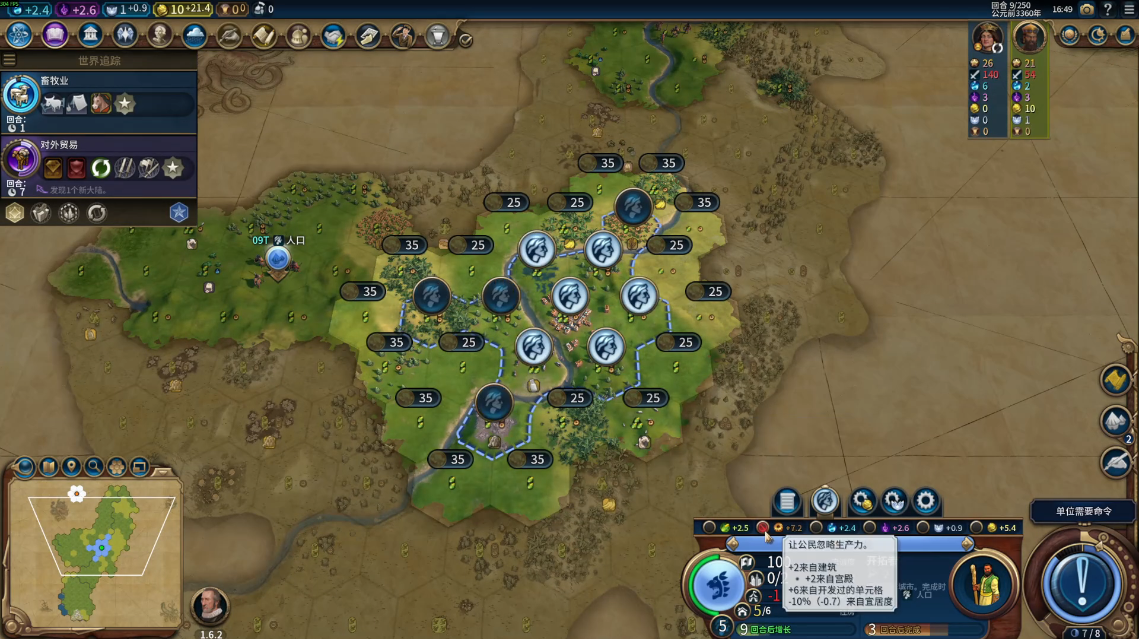1139x639 pixels.
Task: Open the civics tree button
Action: tap(54, 35)
